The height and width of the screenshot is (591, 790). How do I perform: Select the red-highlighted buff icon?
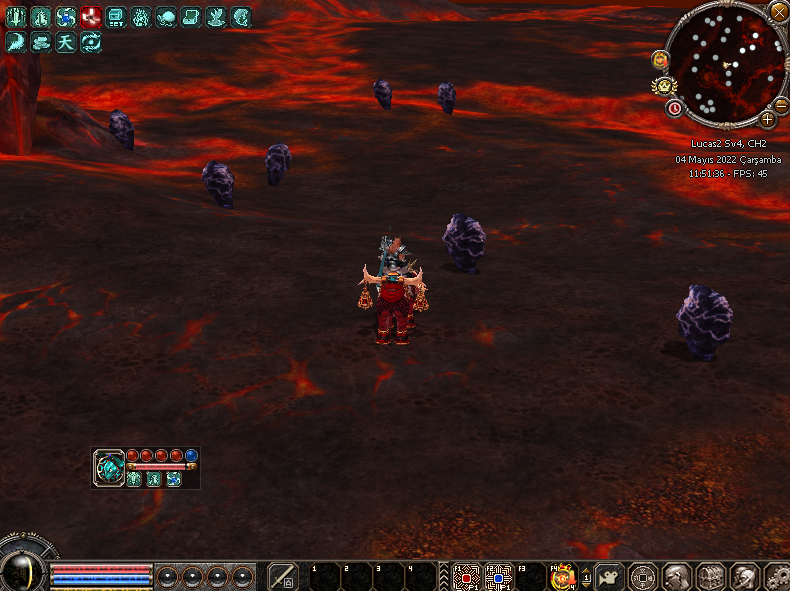pos(91,16)
